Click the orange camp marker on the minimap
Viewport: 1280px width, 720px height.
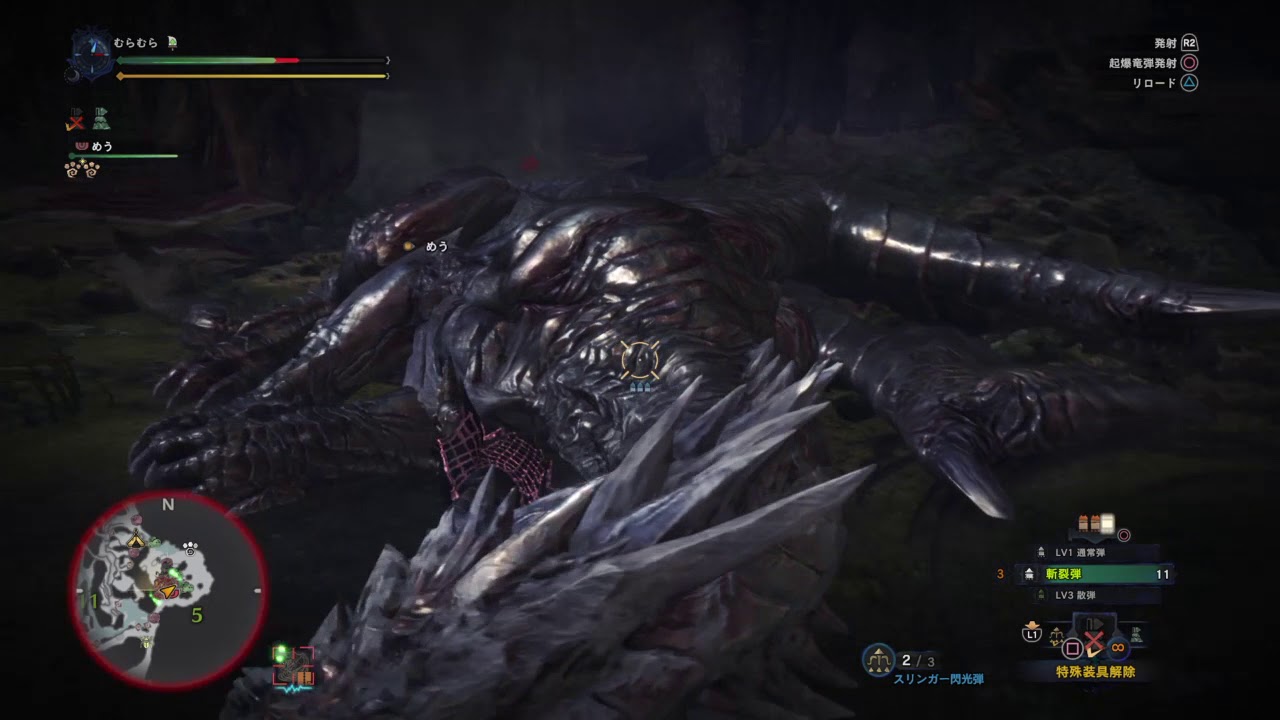point(137,541)
